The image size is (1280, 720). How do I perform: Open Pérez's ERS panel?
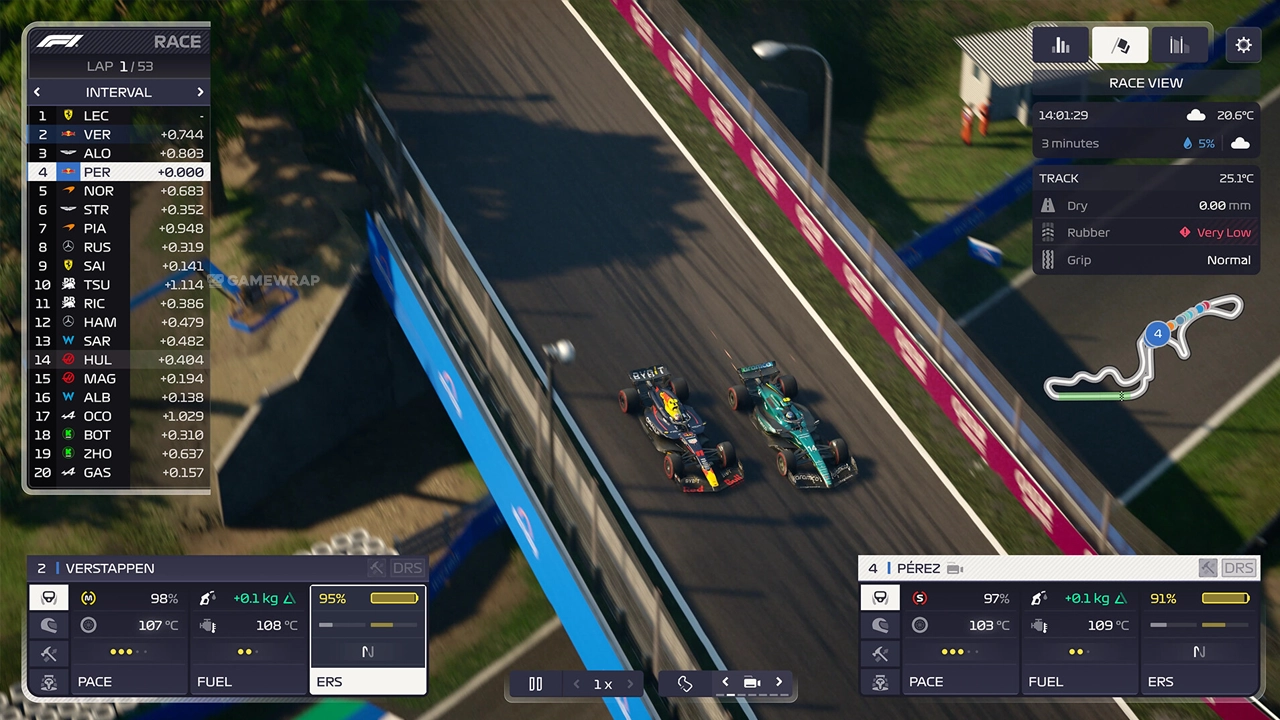[1199, 640]
